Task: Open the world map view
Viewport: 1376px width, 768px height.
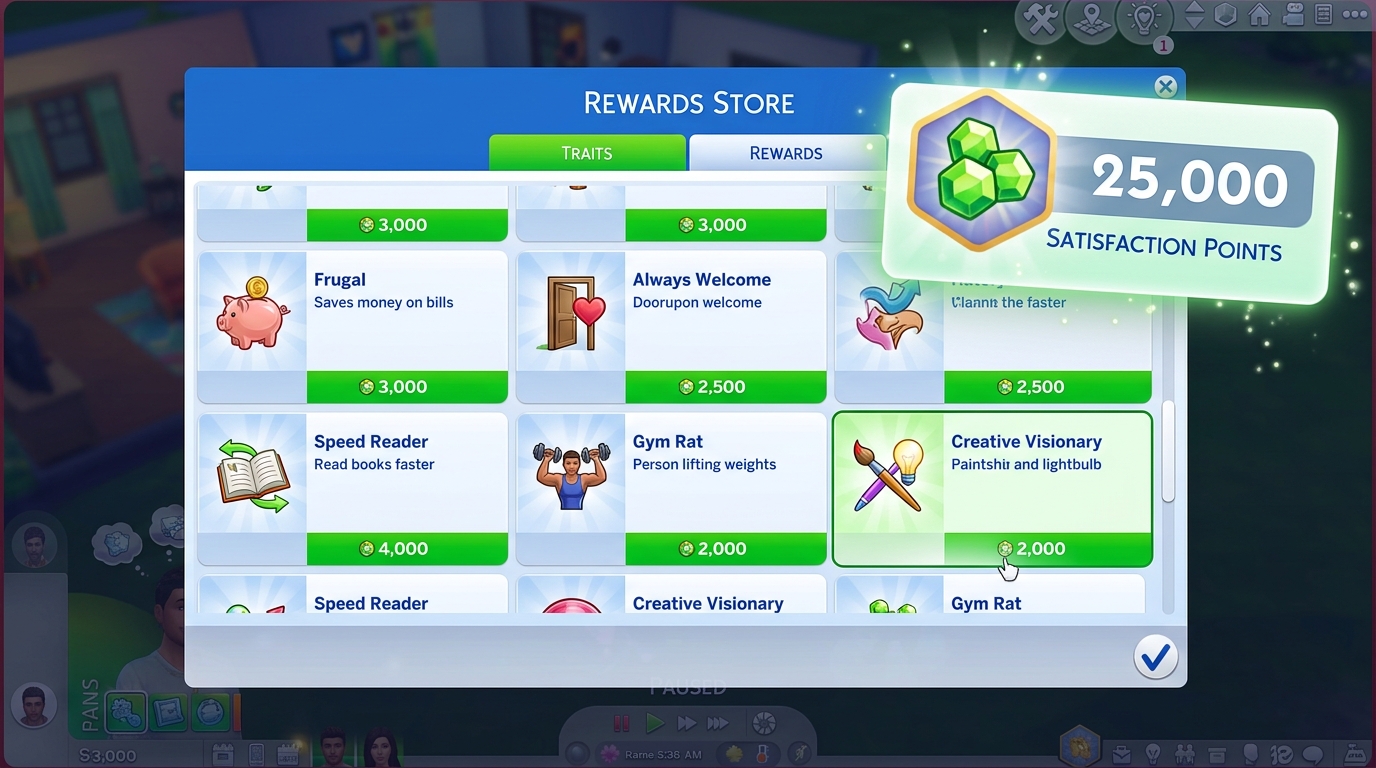Action: tap(1092, 19)
